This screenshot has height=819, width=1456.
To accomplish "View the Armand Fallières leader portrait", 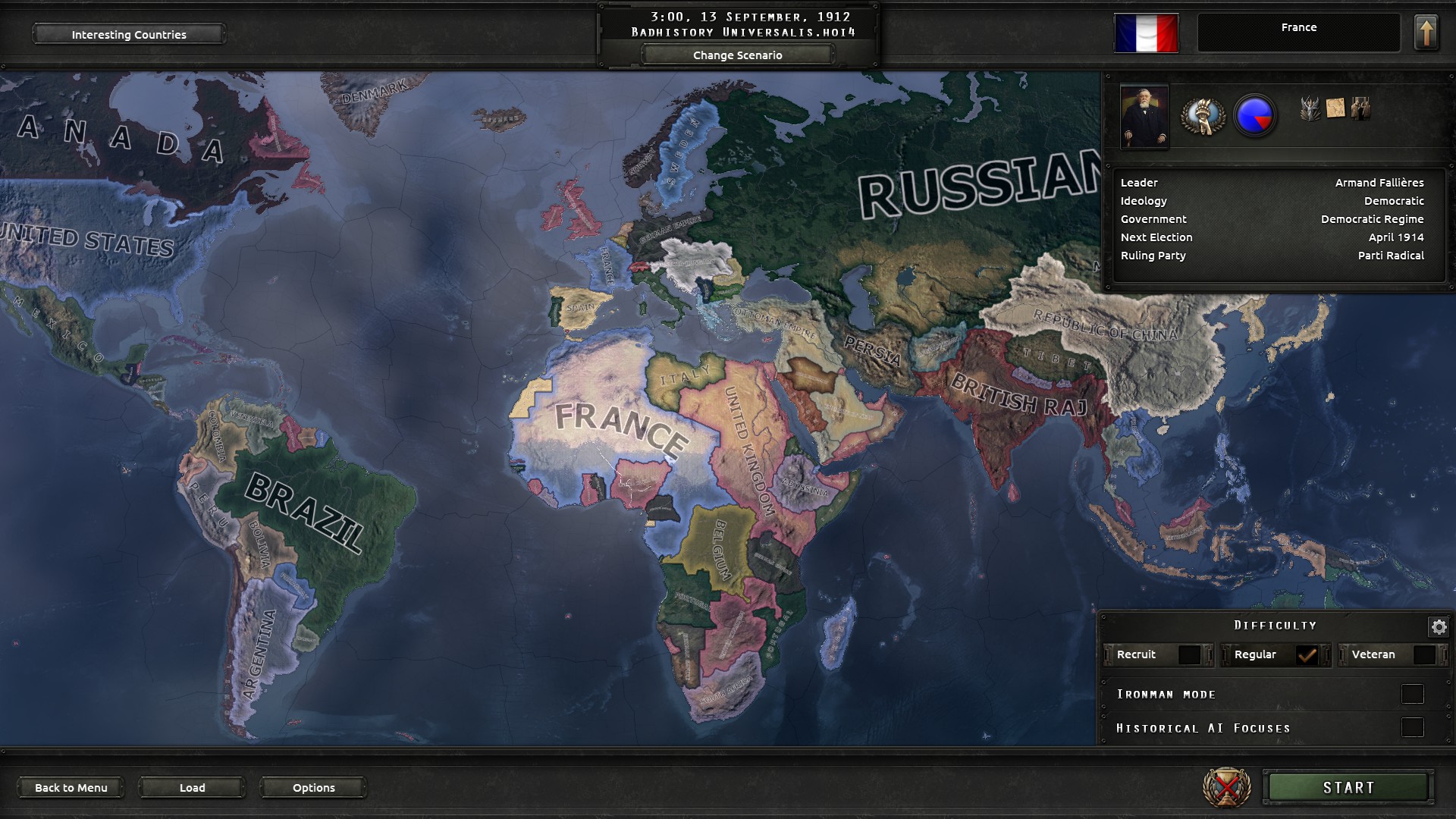I will (x=1144, y=117).
